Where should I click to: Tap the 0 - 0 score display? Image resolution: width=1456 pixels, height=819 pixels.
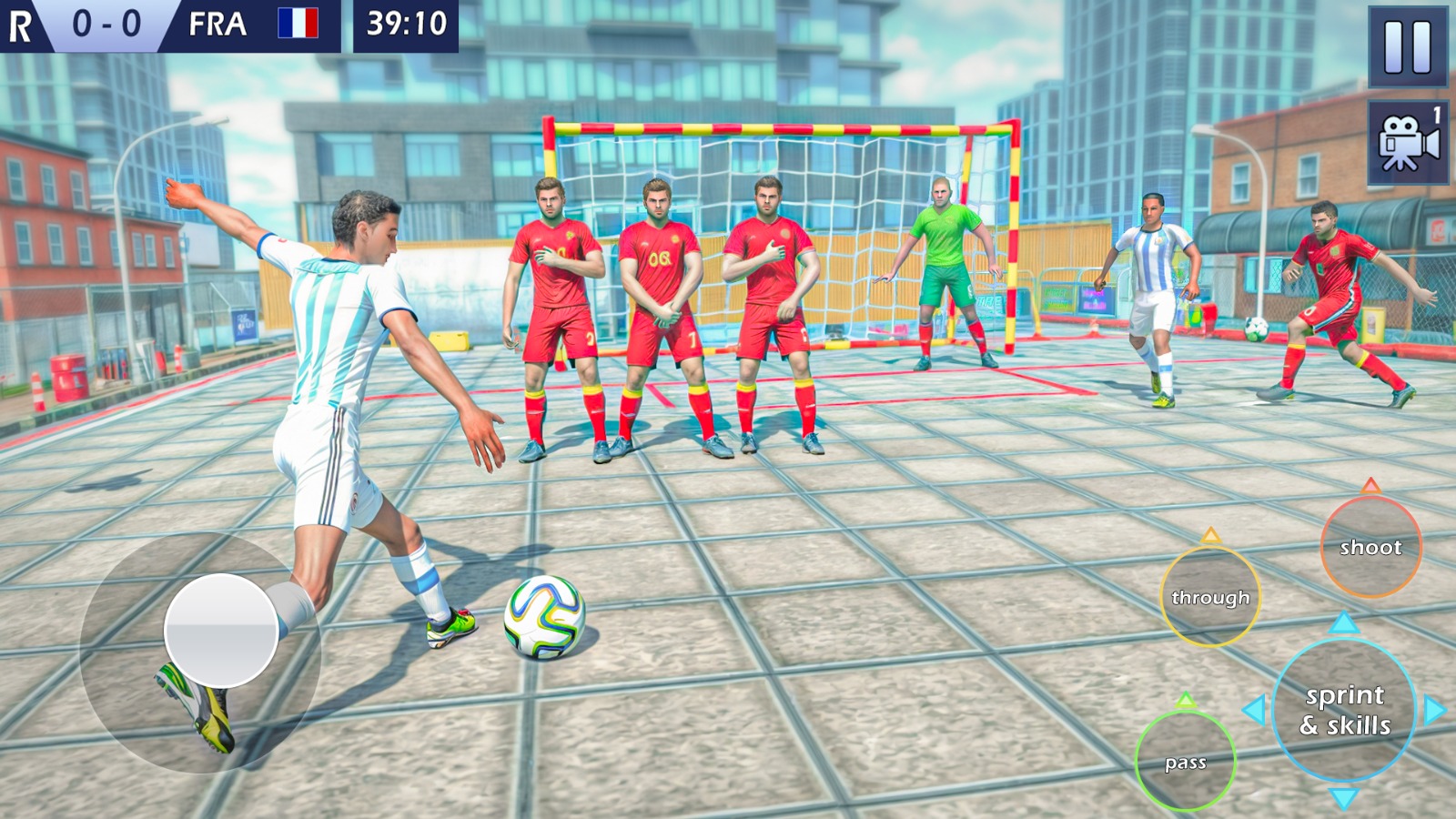pos(107,25)
